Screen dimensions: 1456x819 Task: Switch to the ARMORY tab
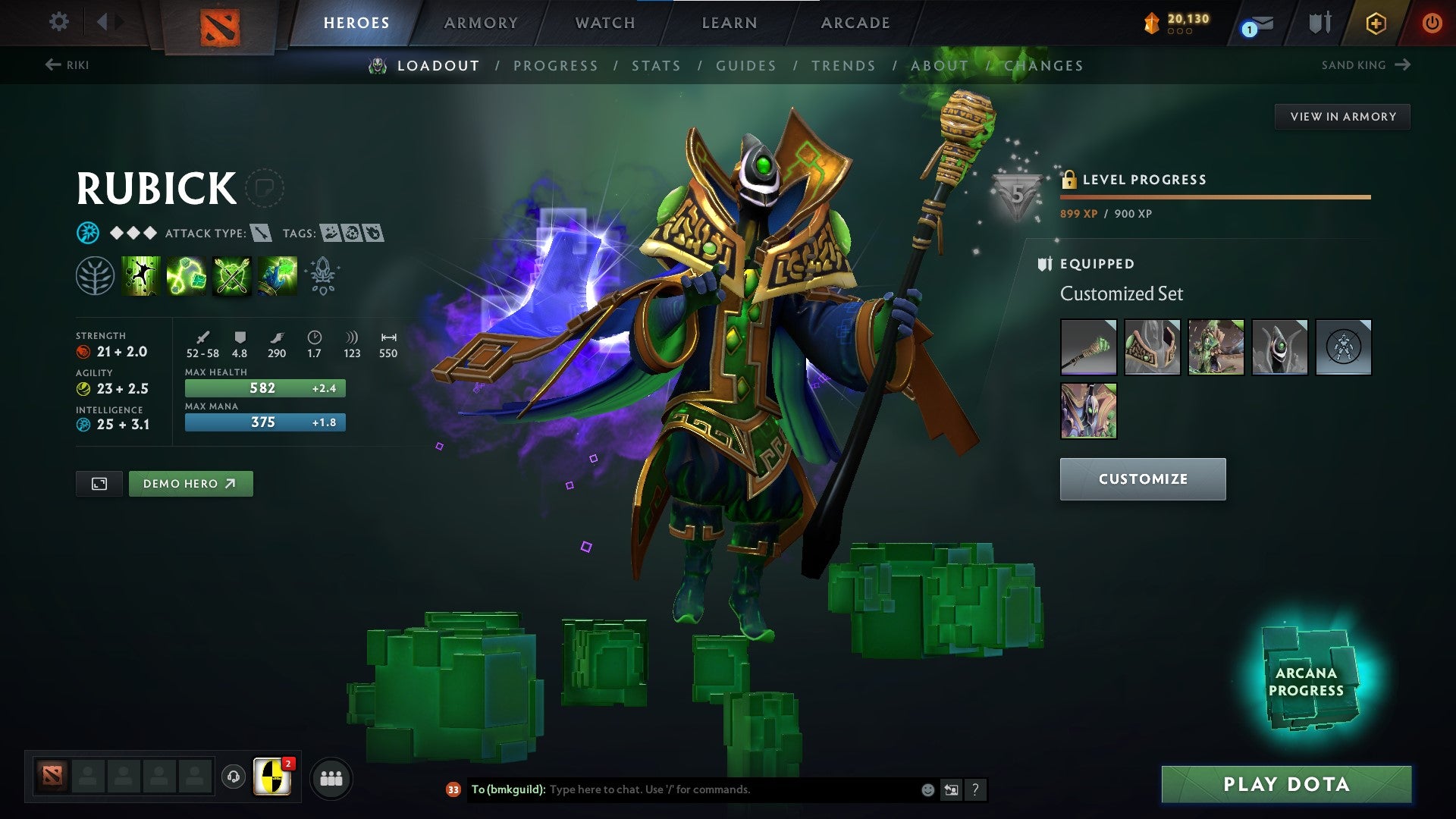(x=481, y=23)
